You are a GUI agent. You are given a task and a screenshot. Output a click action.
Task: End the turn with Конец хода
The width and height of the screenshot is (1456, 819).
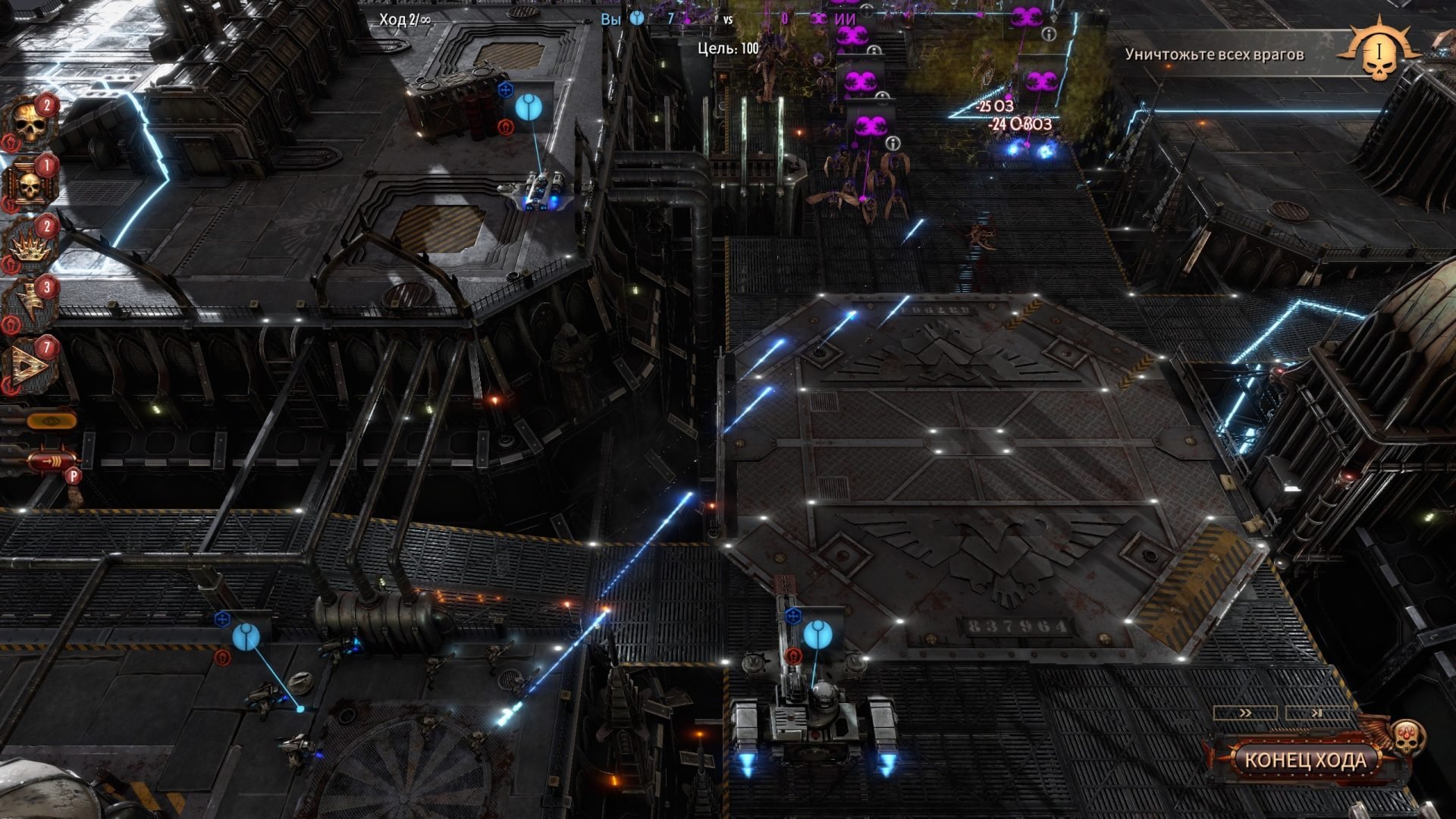coord(1304,760)
